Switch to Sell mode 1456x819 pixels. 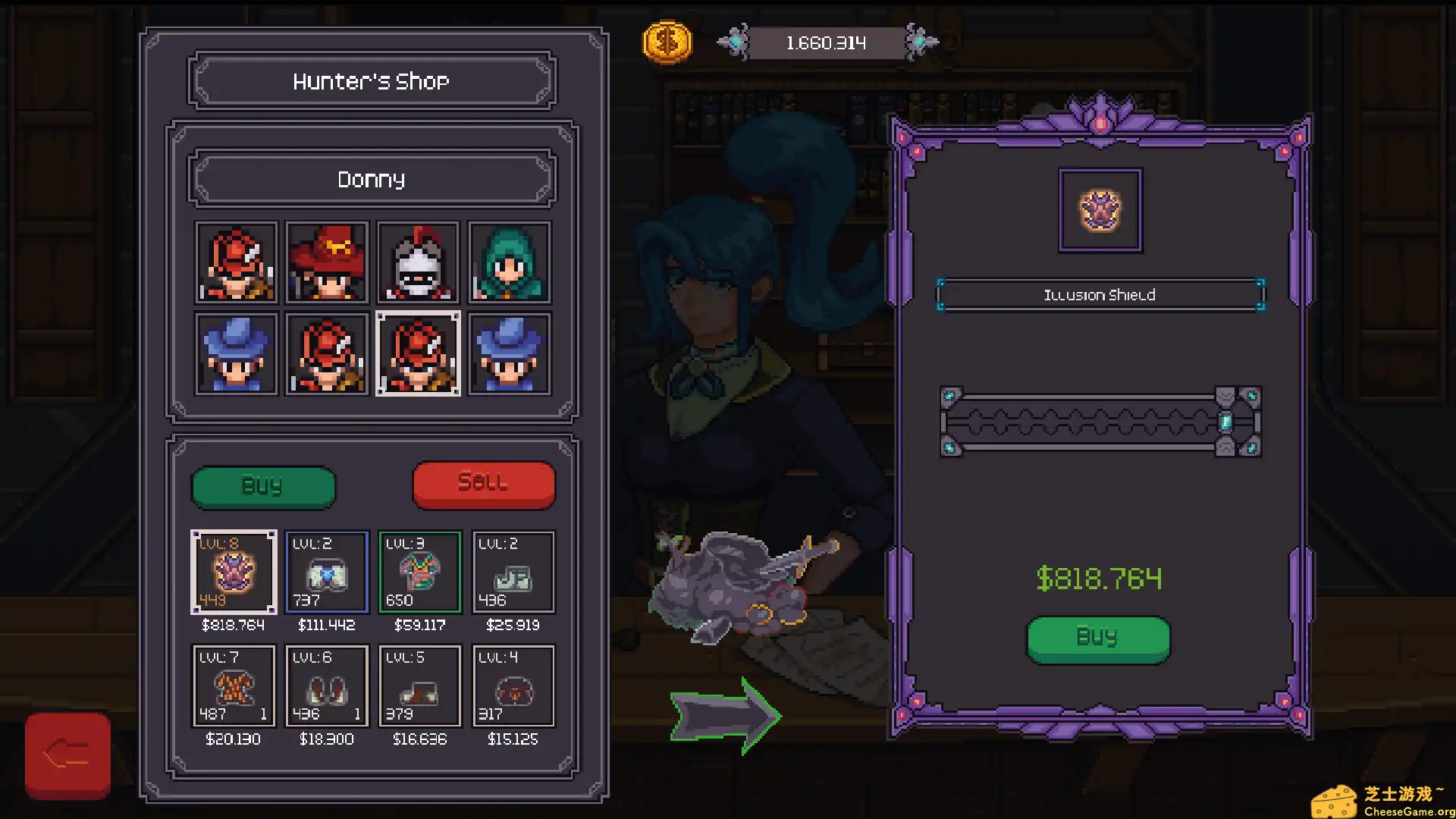click(483, 482)
